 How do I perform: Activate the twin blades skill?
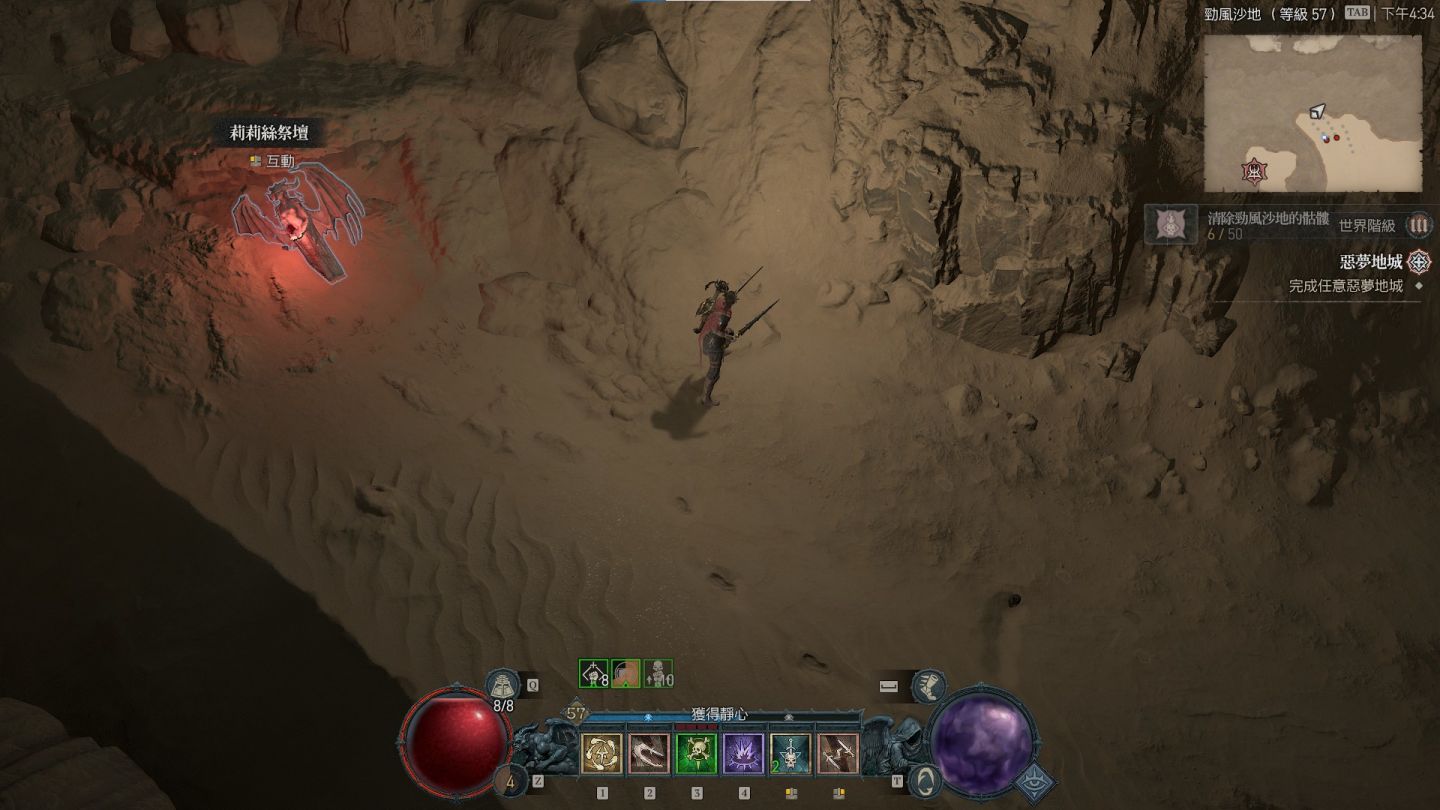838,753
